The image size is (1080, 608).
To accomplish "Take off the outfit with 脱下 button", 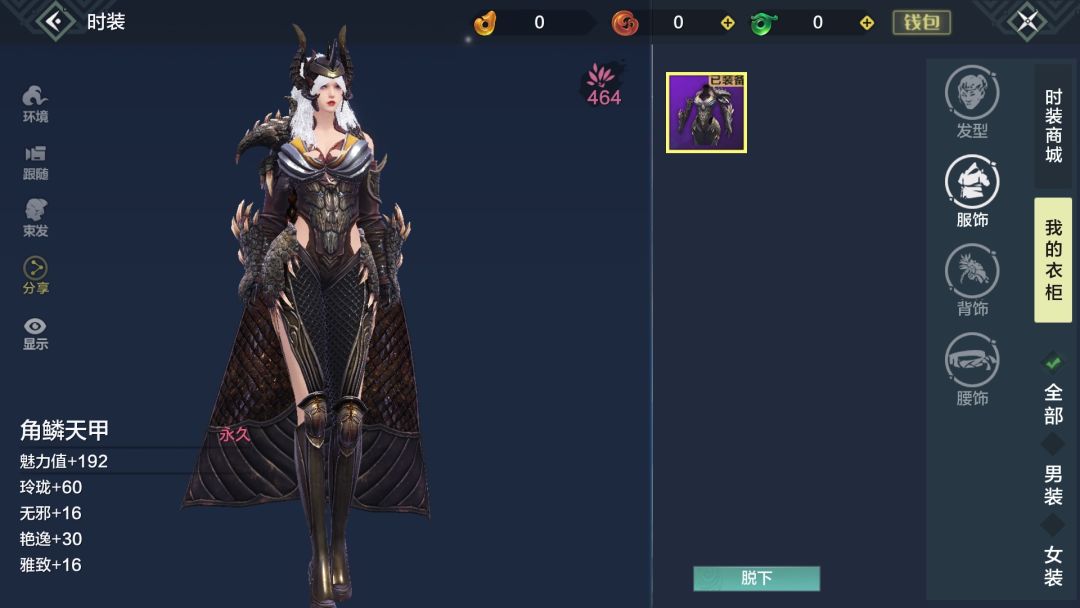I will 756,579.
